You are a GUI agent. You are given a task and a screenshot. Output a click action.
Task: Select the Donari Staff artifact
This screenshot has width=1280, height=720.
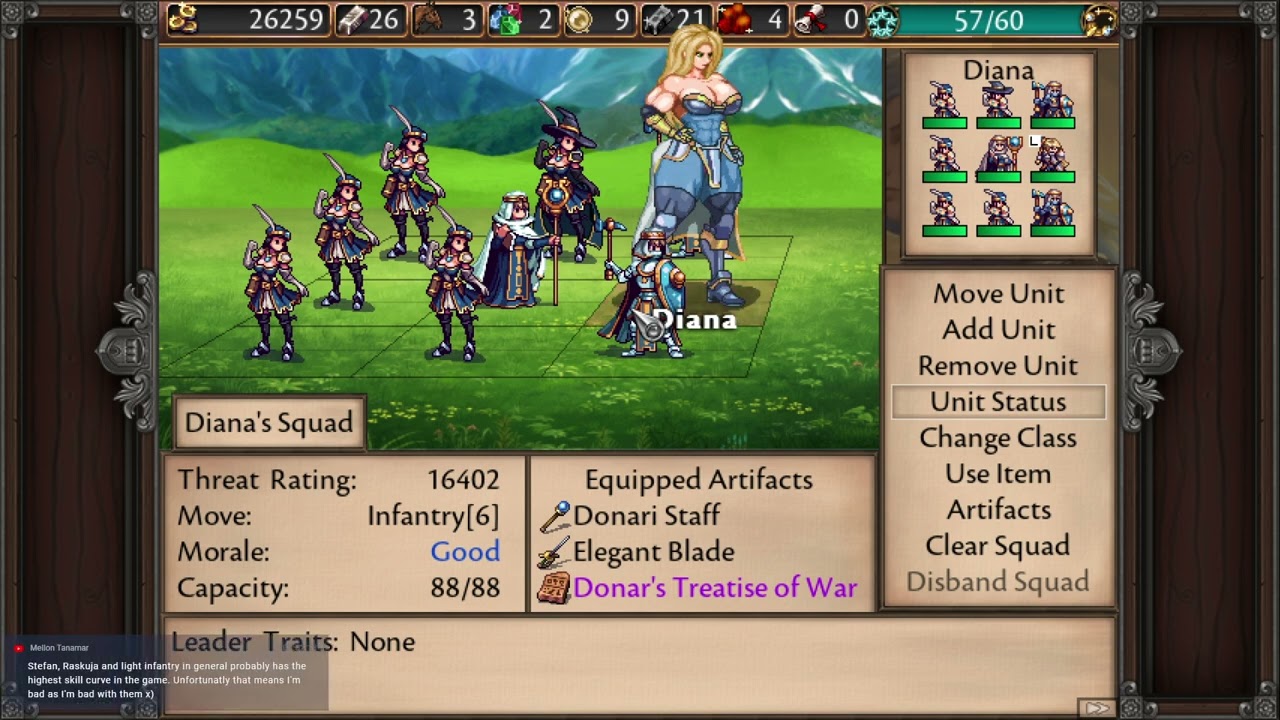[x=646, y=516]
